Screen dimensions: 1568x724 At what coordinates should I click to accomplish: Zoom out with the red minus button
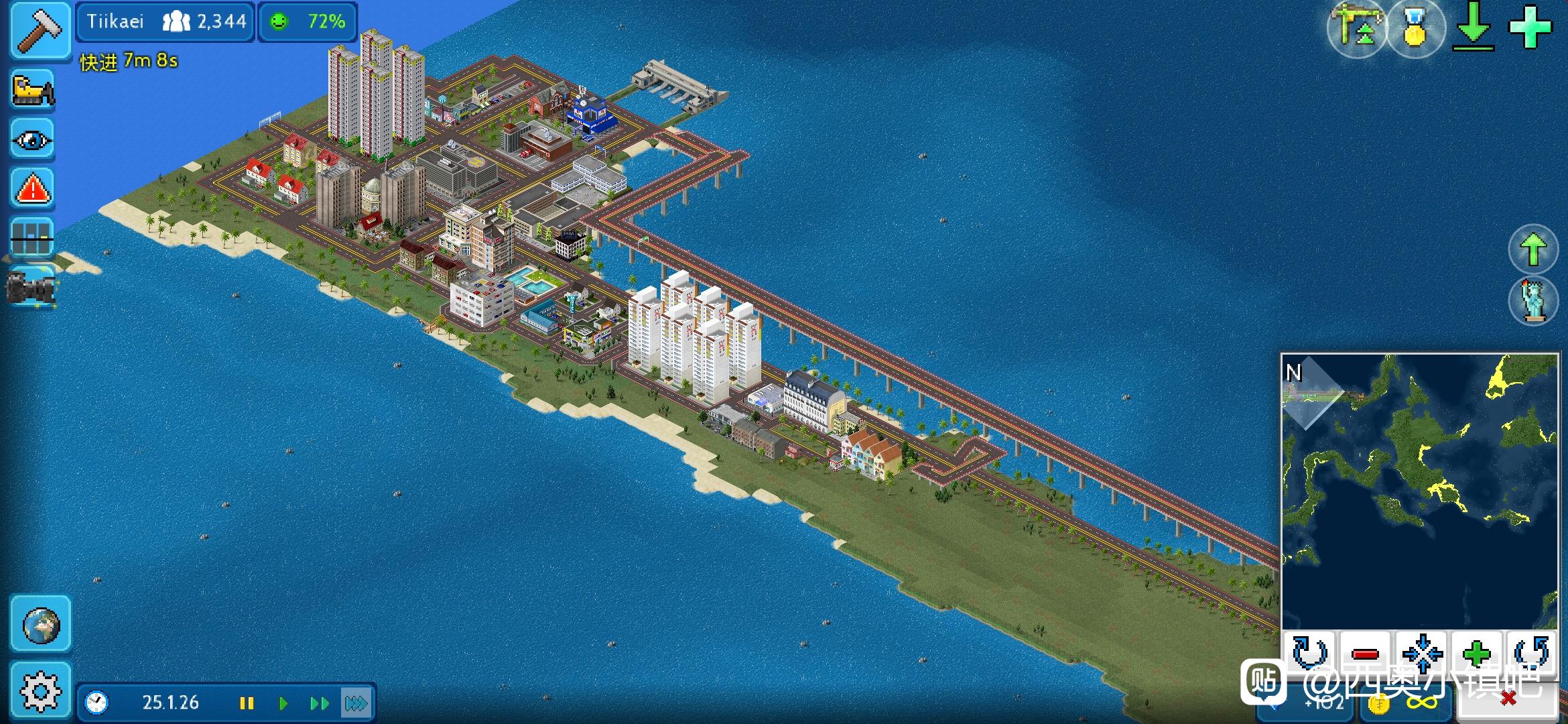tap(1365, 654)
